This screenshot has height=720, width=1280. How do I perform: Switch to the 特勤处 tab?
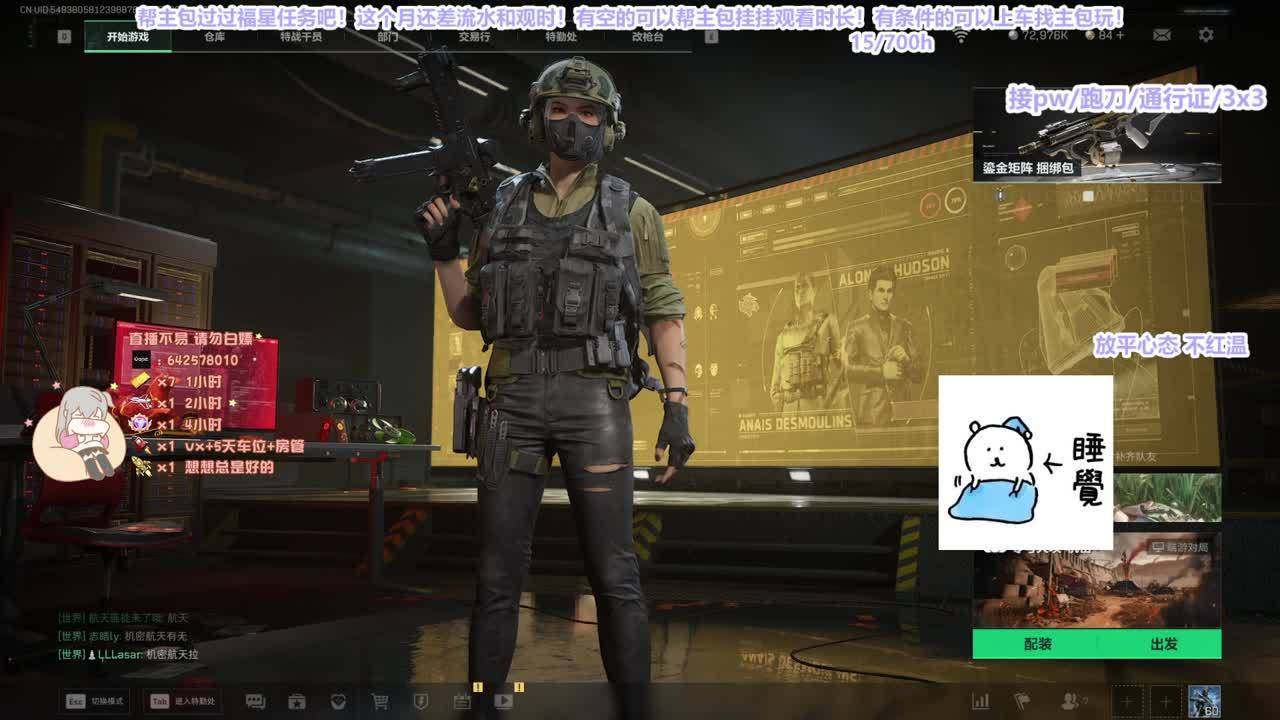click(x=561, y=37)
